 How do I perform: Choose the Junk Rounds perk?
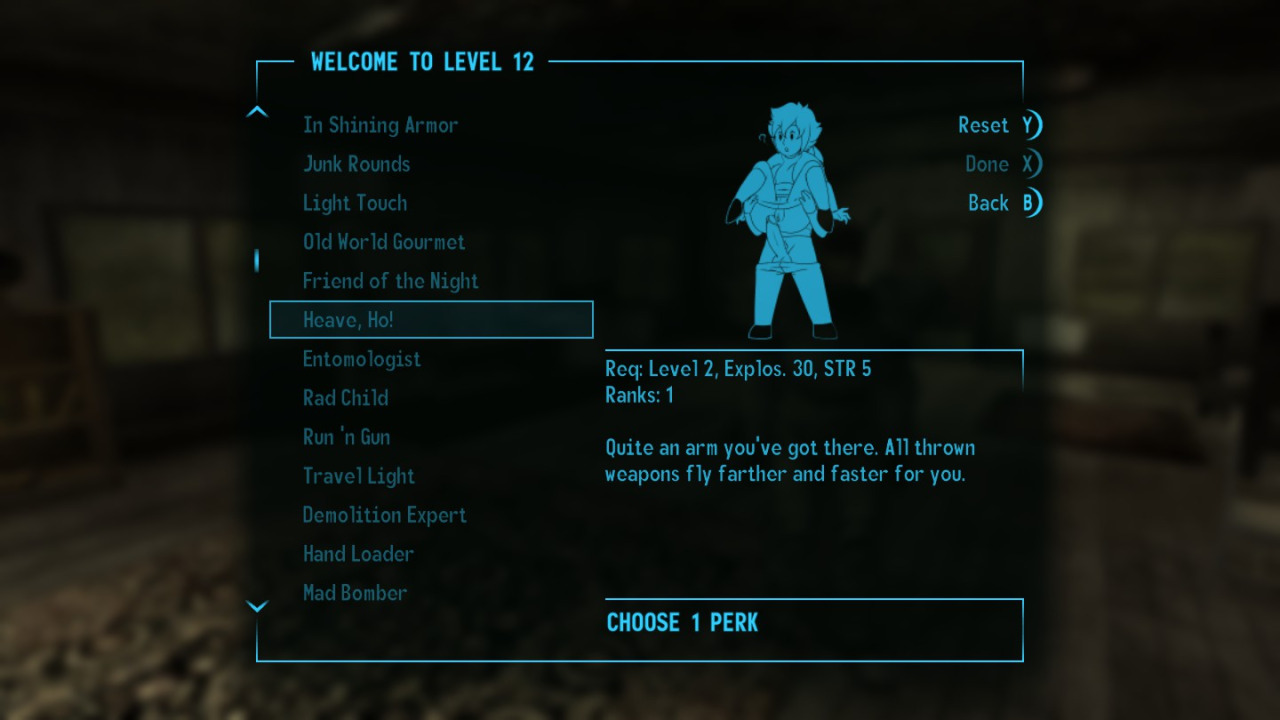(x=356, y=164)
